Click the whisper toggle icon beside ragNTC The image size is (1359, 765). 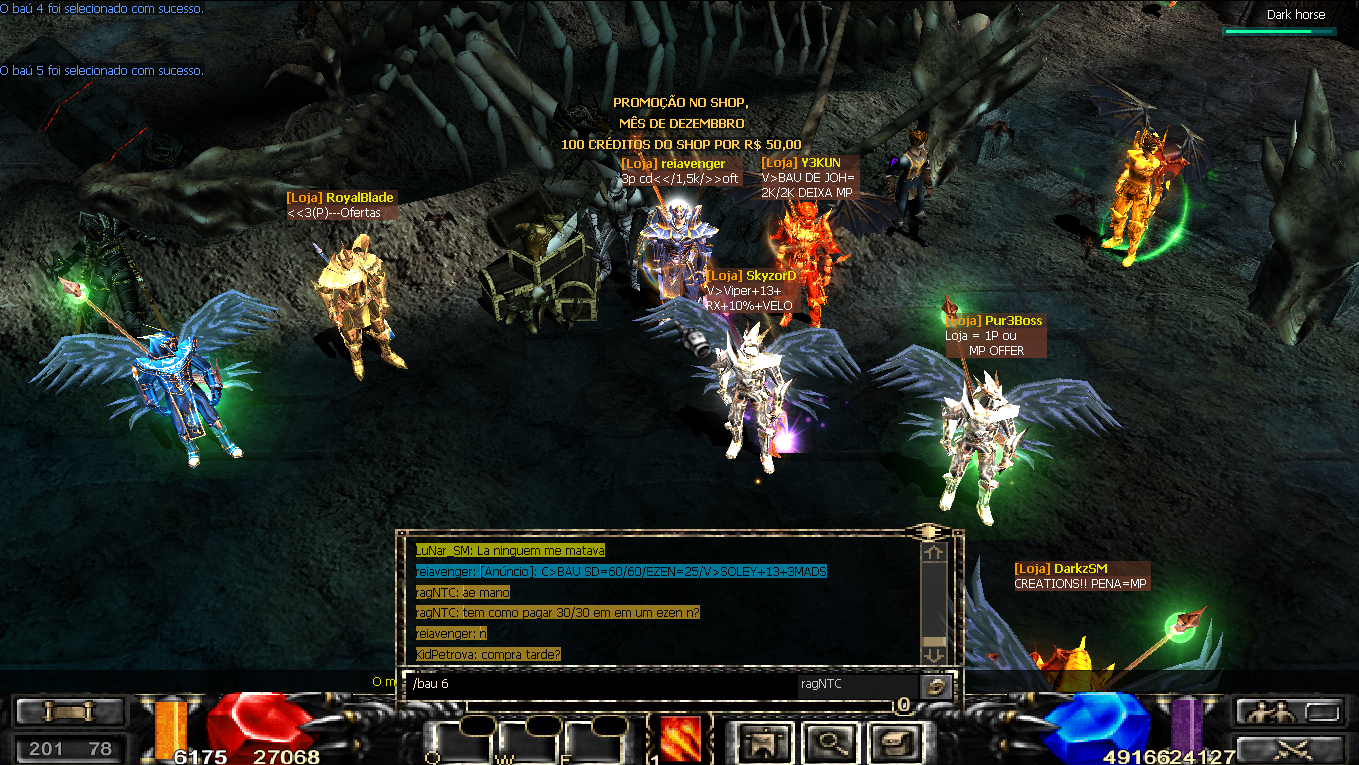(937, 685)
